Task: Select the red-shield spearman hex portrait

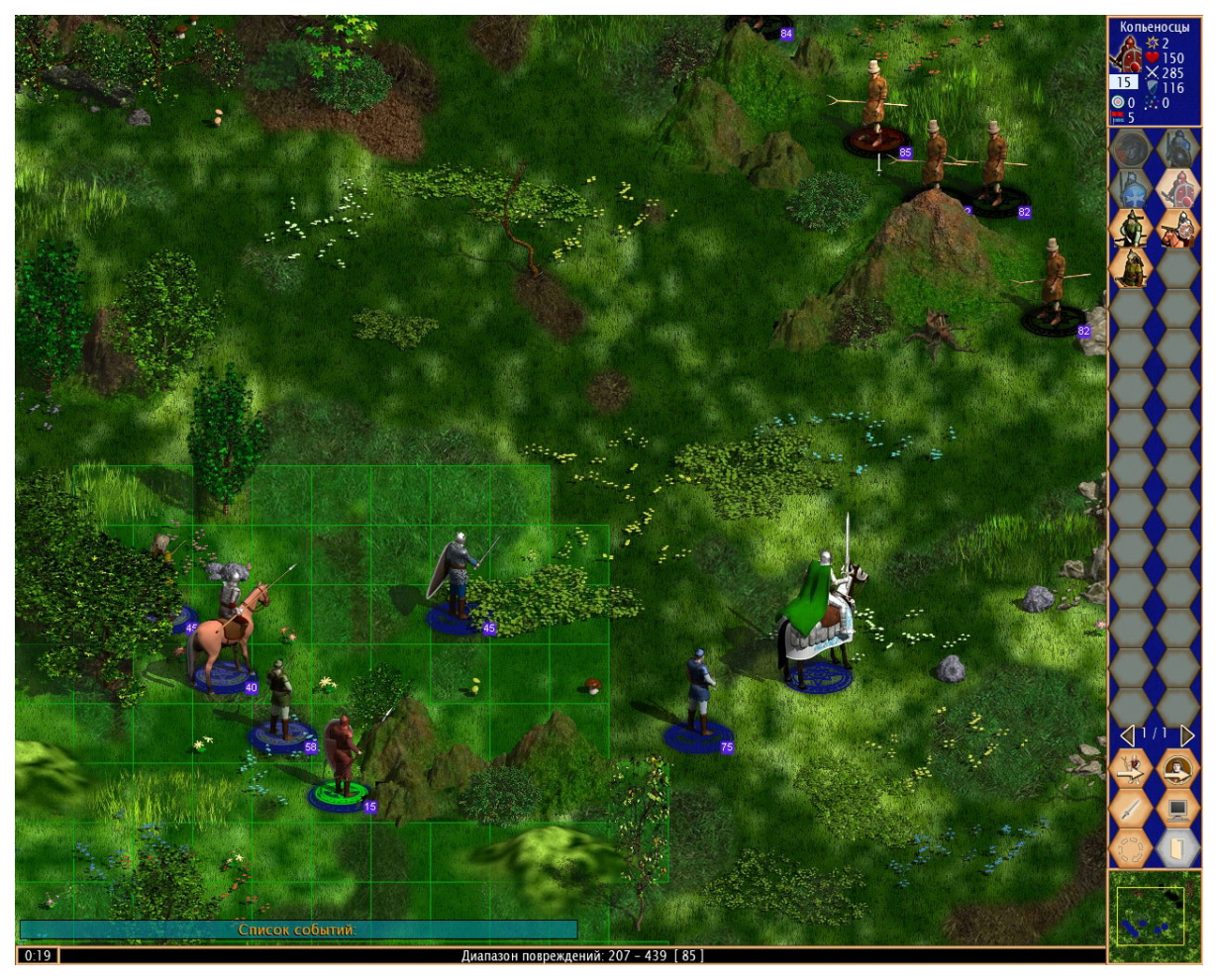Action: pyautogui.click(x=1177, y=189)
